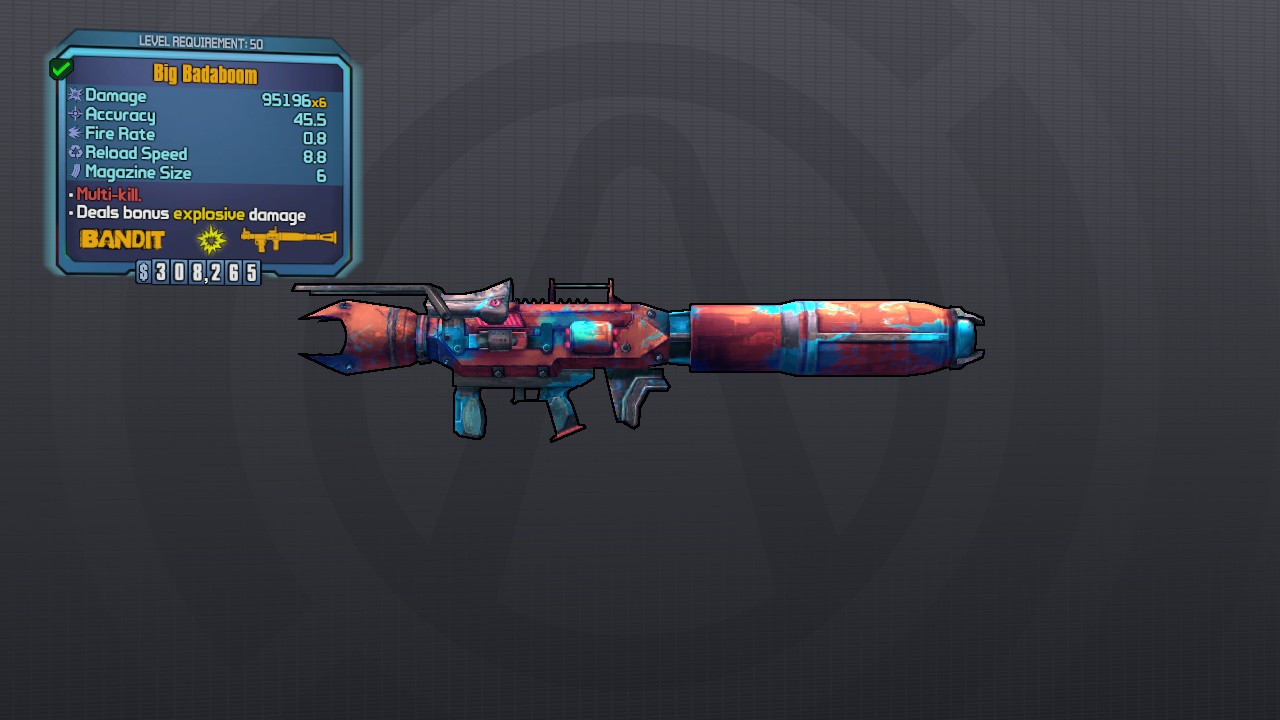Click the Reload Speed recycle icon
This screenshot has width=1280, height=720.
[x=74, y=152]
